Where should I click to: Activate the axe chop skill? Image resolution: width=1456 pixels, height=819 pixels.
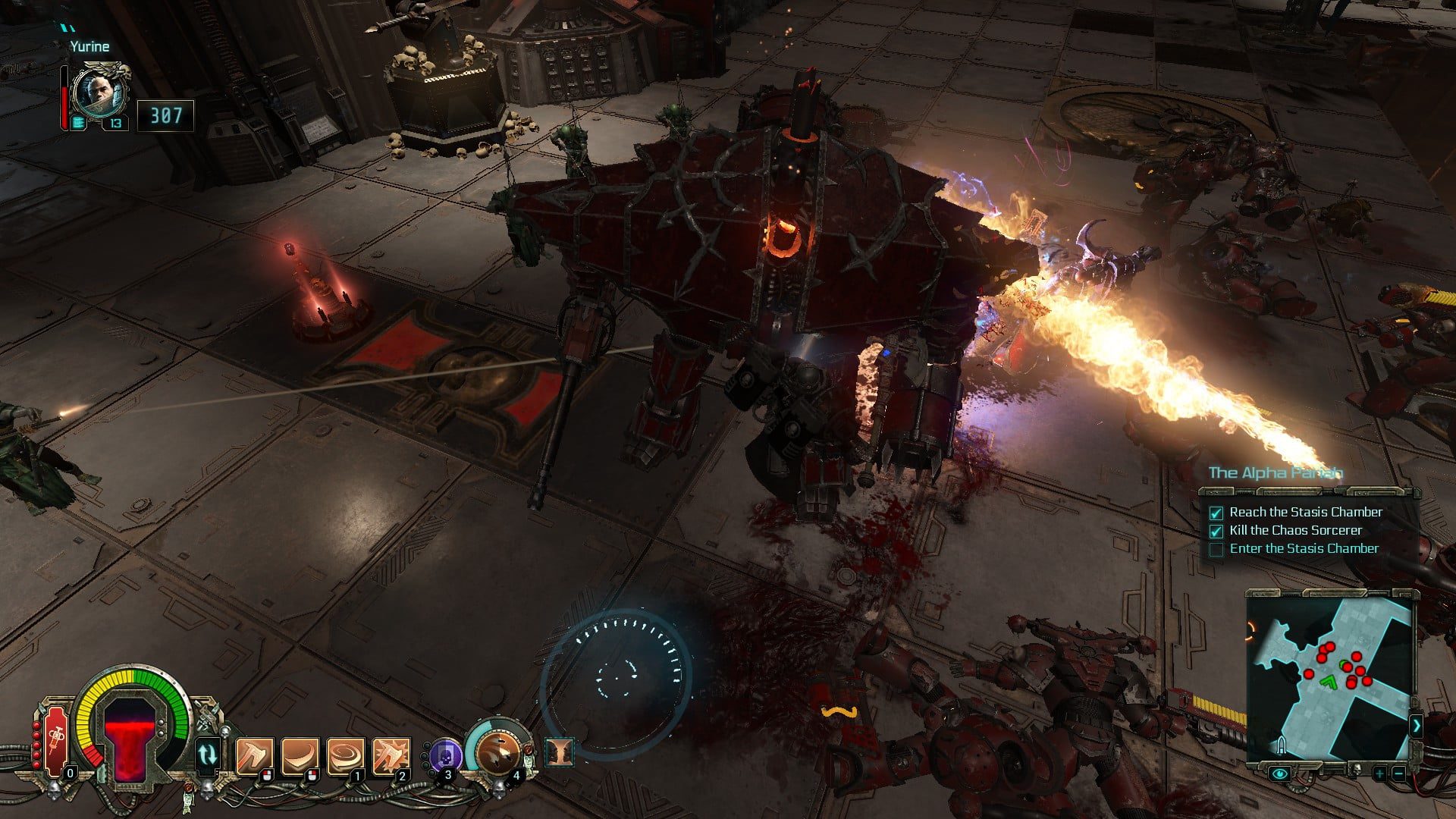click(x=254, y=756)
